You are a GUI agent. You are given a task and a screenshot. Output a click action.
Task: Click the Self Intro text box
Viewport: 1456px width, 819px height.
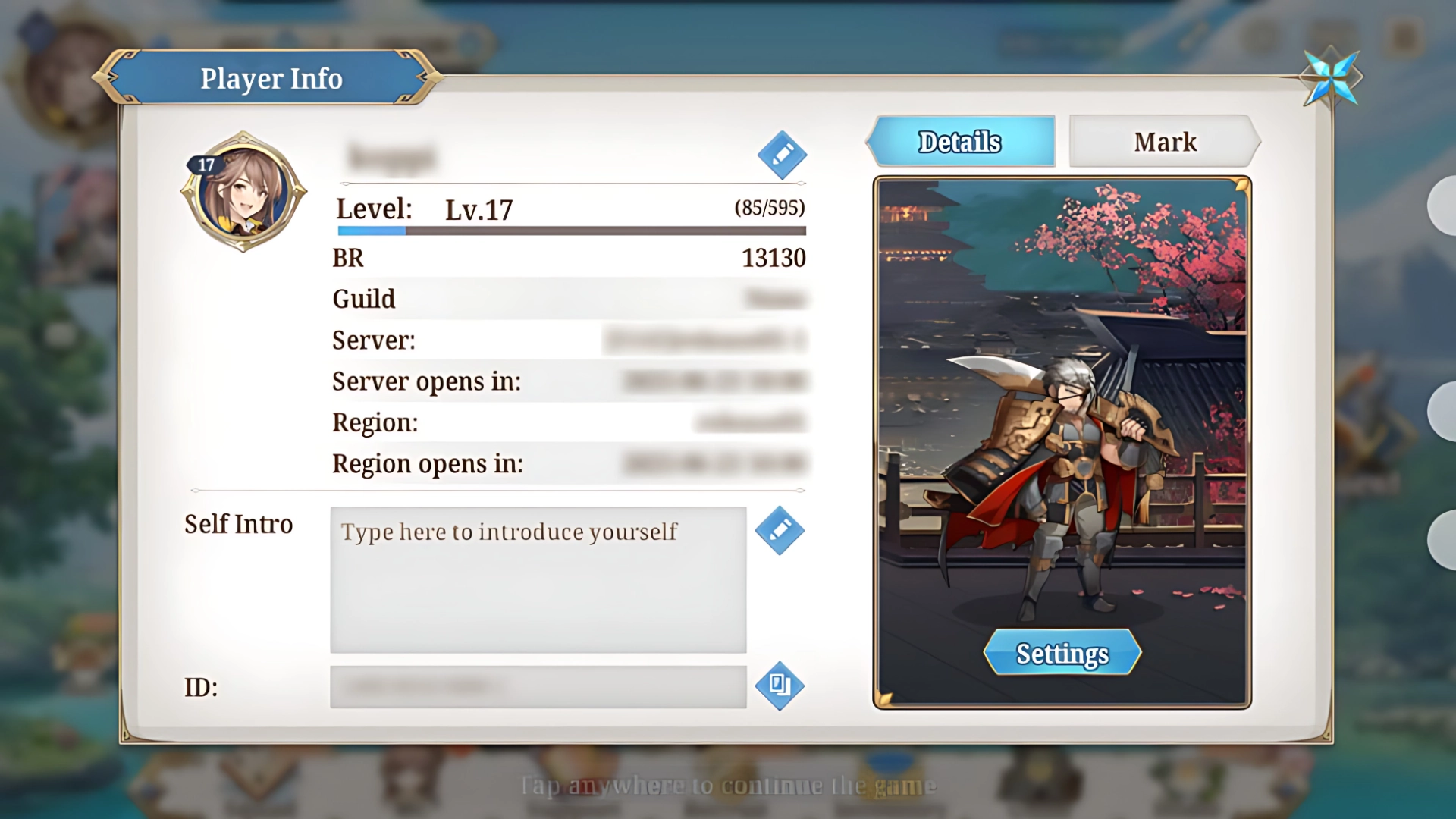click(x=538, y=579)
